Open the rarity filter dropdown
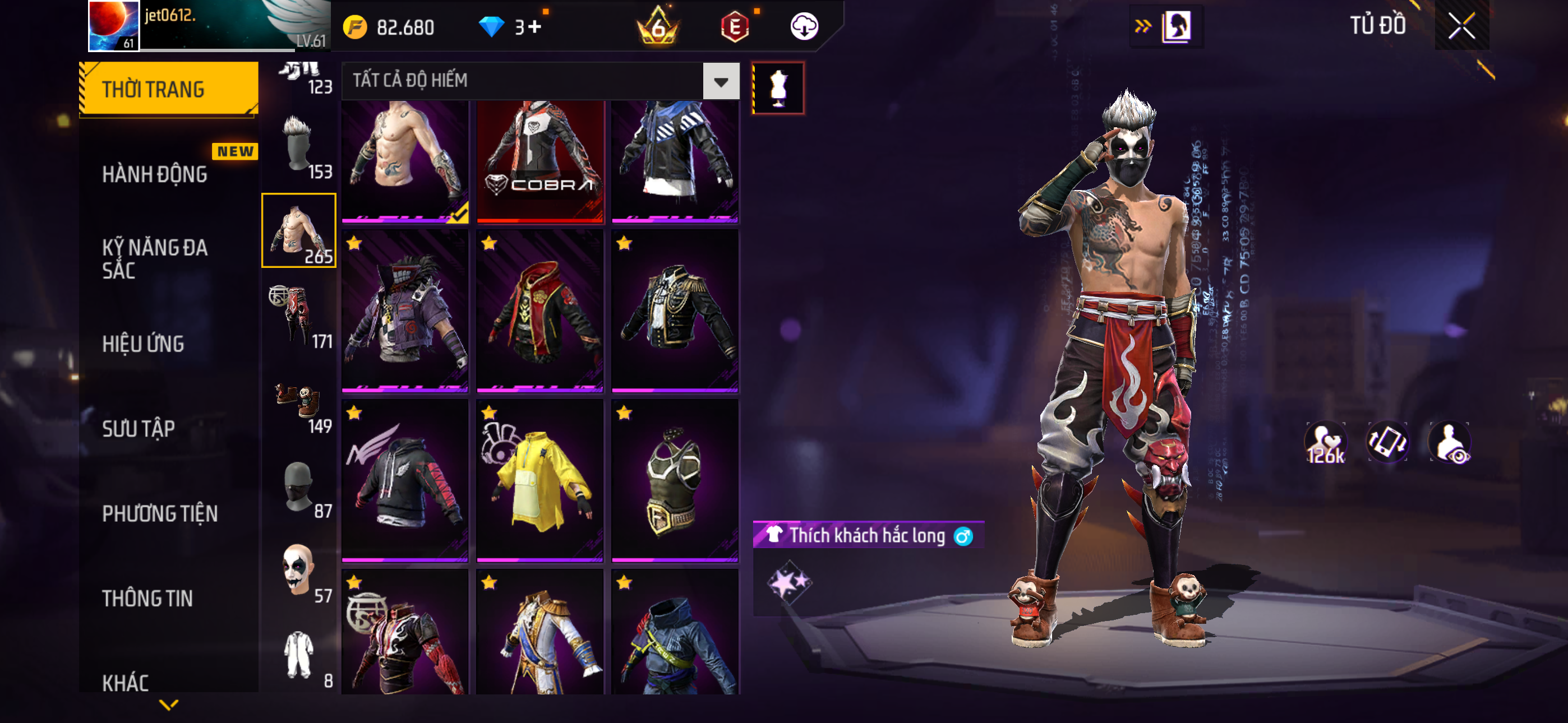 pyautogui.click(x=721, y=81)
